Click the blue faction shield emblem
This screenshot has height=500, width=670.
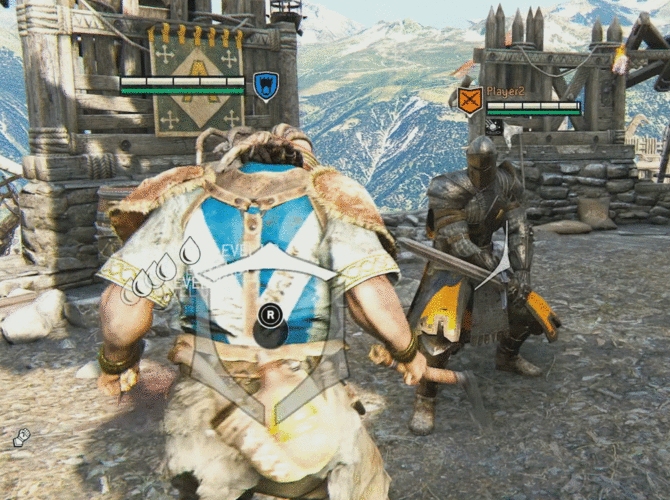pos(265,84)
